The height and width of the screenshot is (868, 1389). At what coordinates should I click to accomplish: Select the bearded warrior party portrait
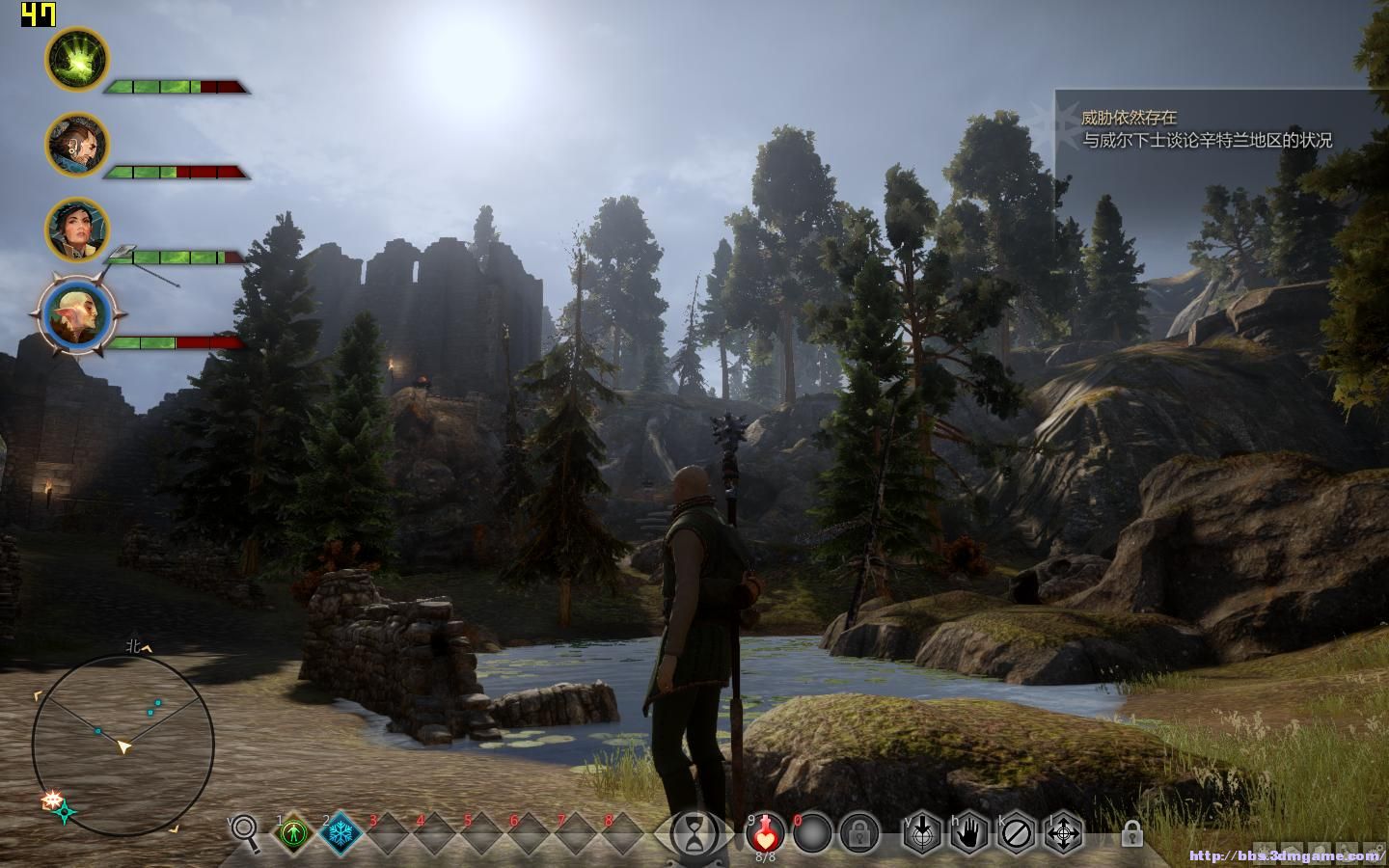pos(77,145)
